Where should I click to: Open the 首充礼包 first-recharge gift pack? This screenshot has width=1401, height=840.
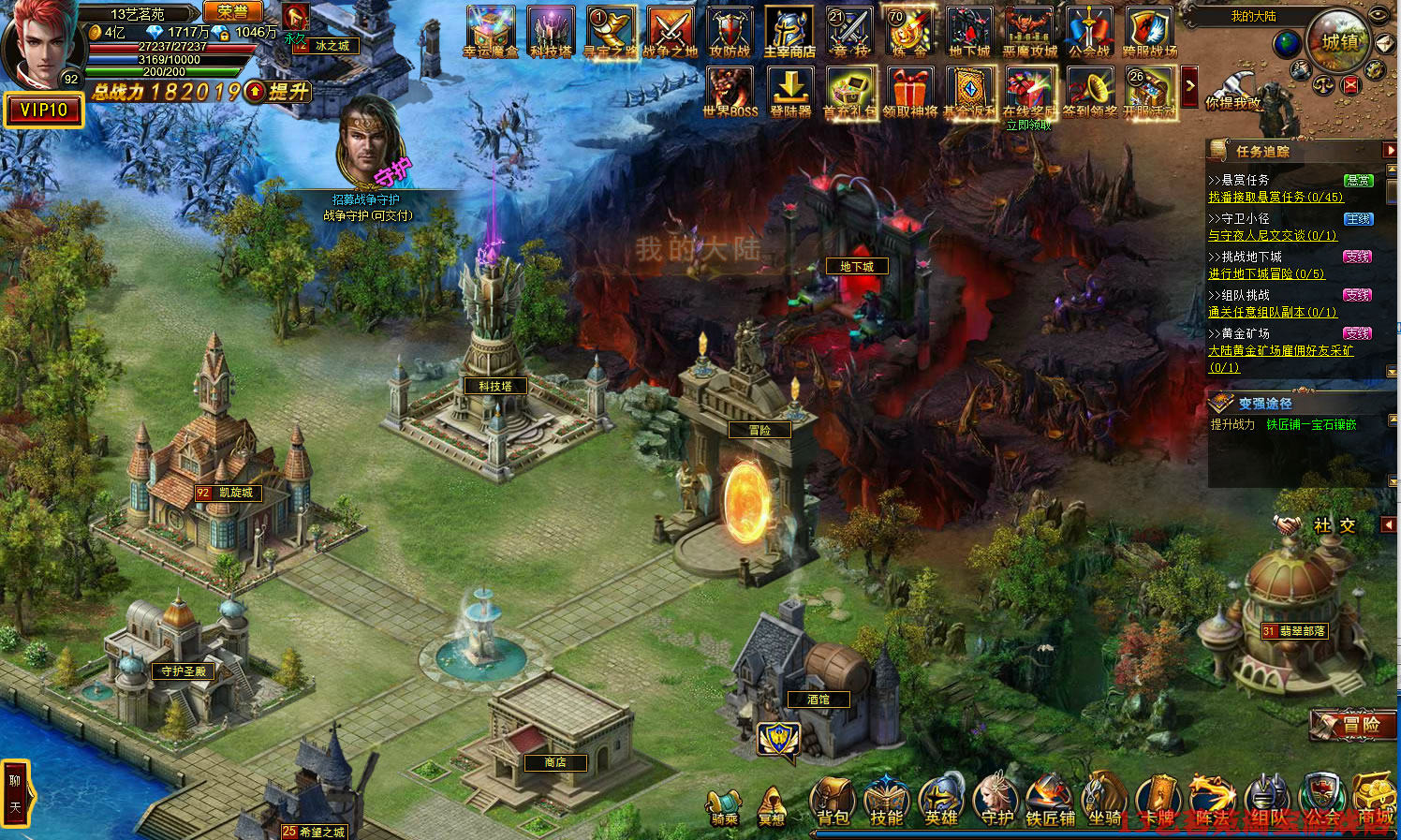click(849, 92)
